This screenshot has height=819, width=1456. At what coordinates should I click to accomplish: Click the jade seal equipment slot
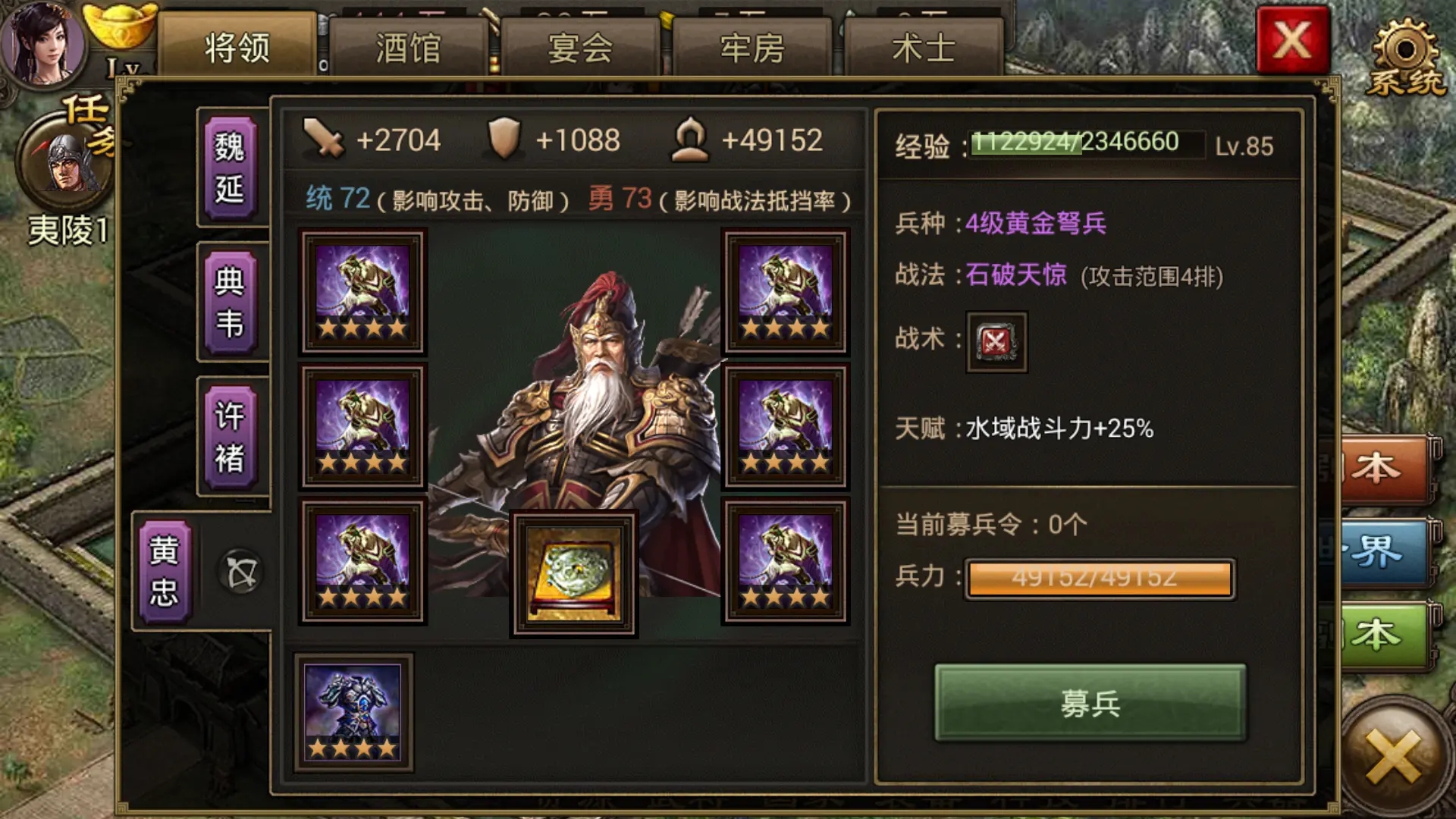coord(575,574)
